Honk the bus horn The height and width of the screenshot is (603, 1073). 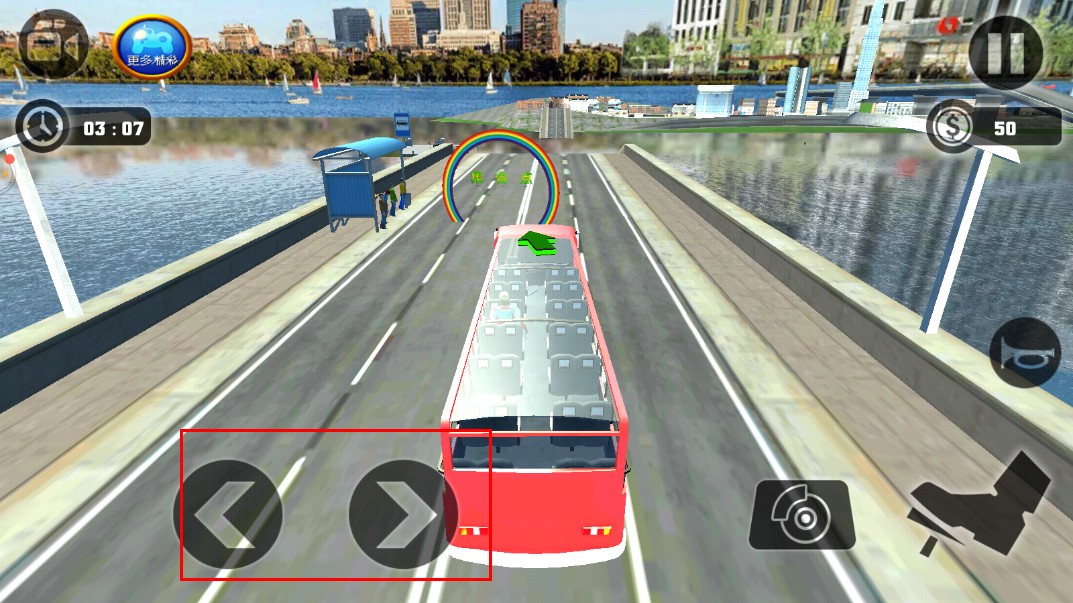pos(1024,352)
